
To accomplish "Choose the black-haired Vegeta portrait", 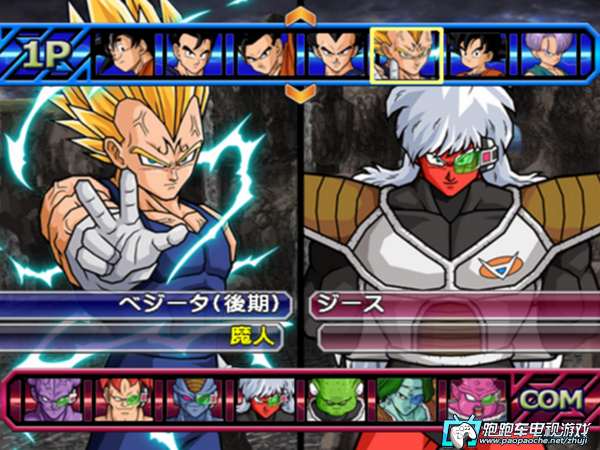I will point(334,53).
